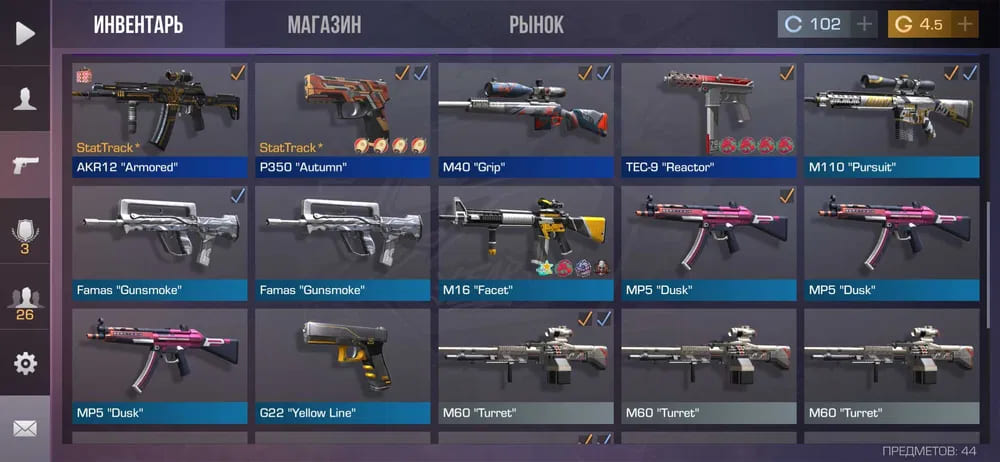Open the settings gear icon
Image resolution: width=1000 pixels, height=462 pixels.
pyautogui.click(x=25, y=363)
